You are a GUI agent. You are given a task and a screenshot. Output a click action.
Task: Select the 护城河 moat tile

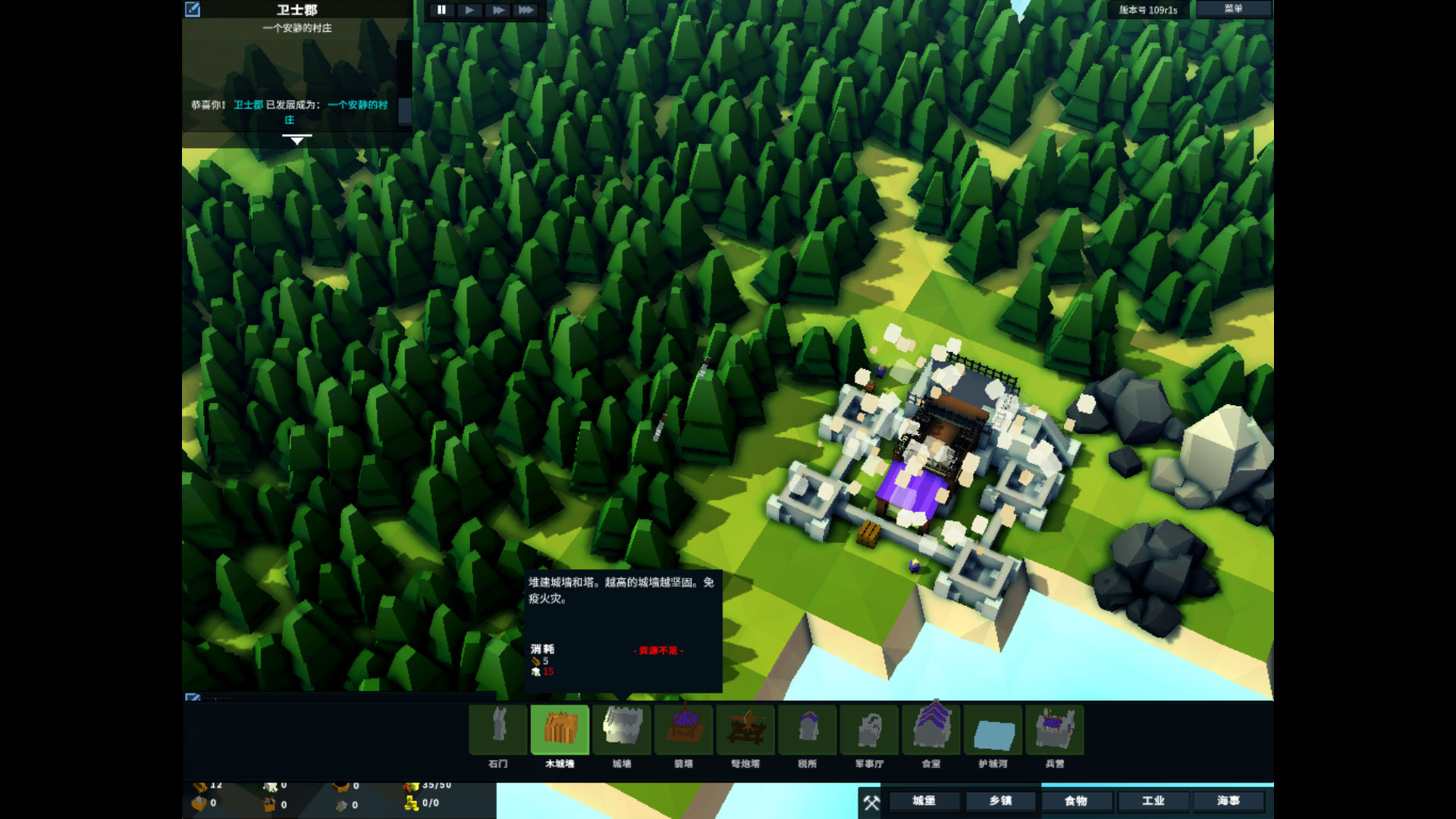[993, 730]
